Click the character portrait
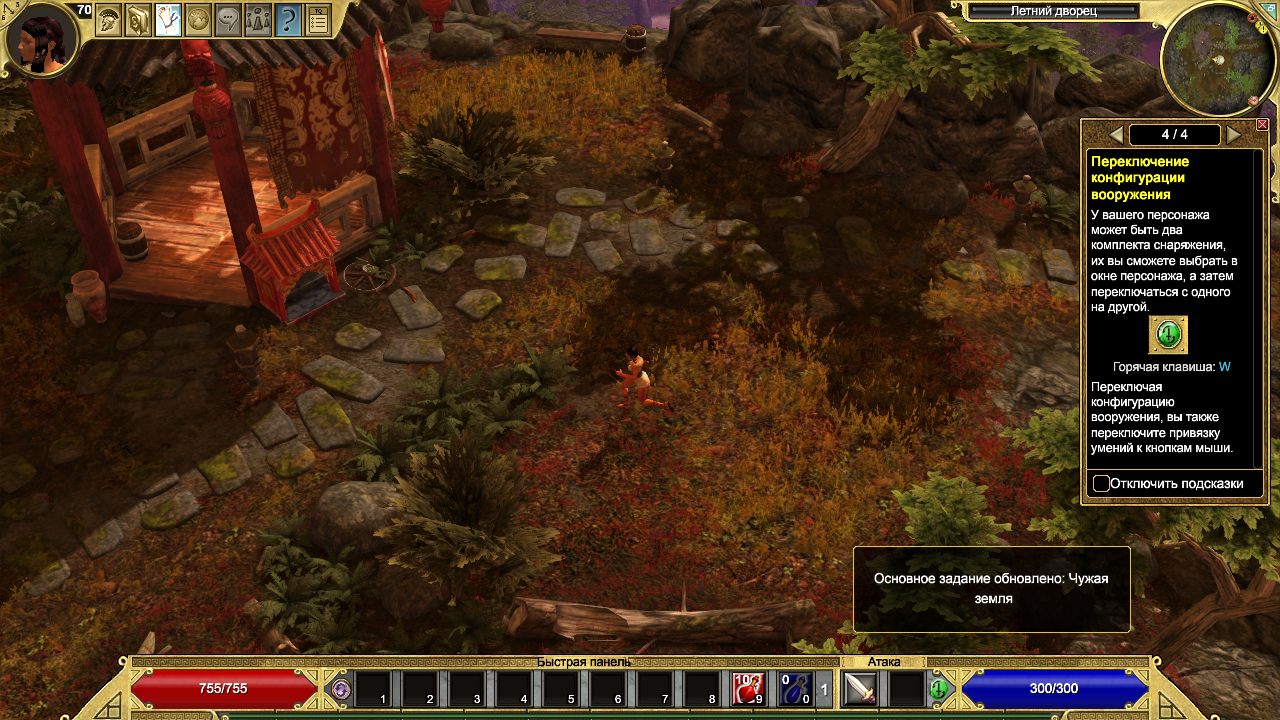The image size is (1280, 720). (x=42, y=40)
